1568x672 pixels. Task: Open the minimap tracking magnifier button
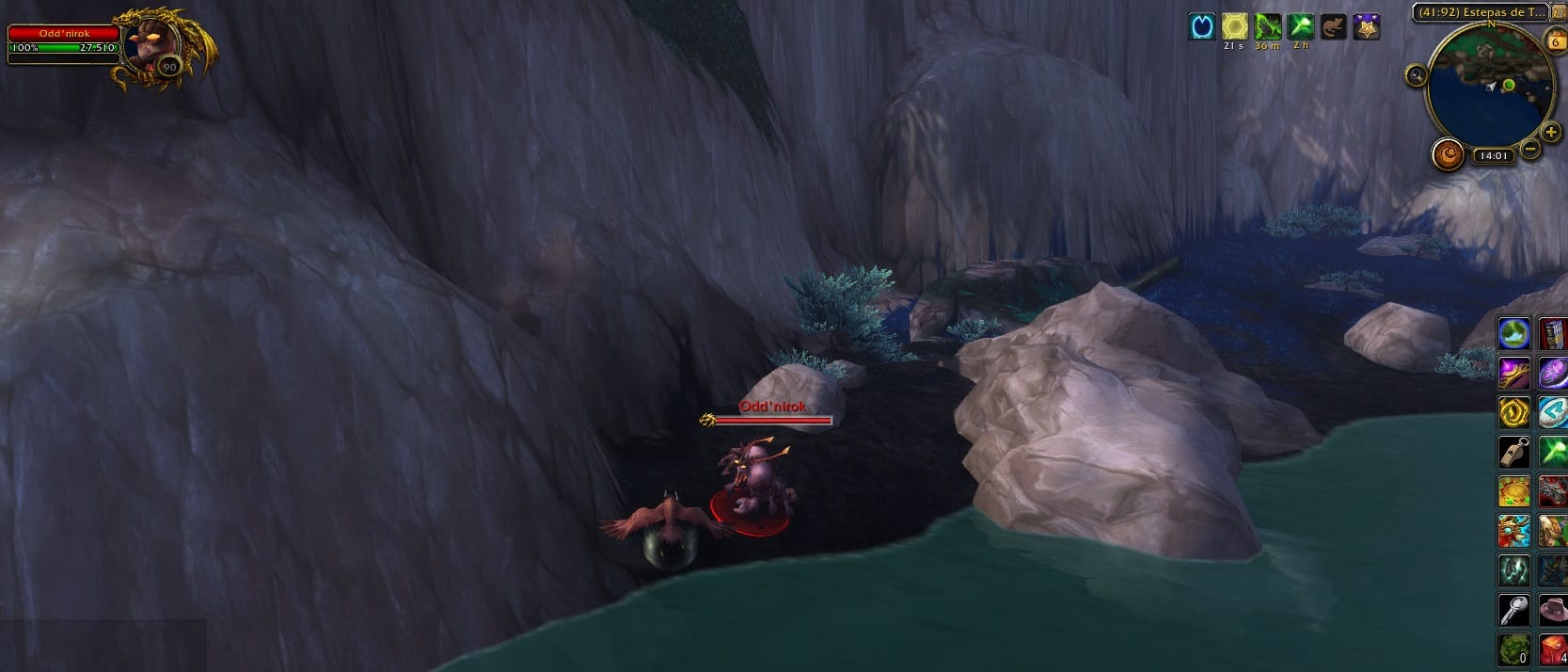click(x=1417, y=74)
